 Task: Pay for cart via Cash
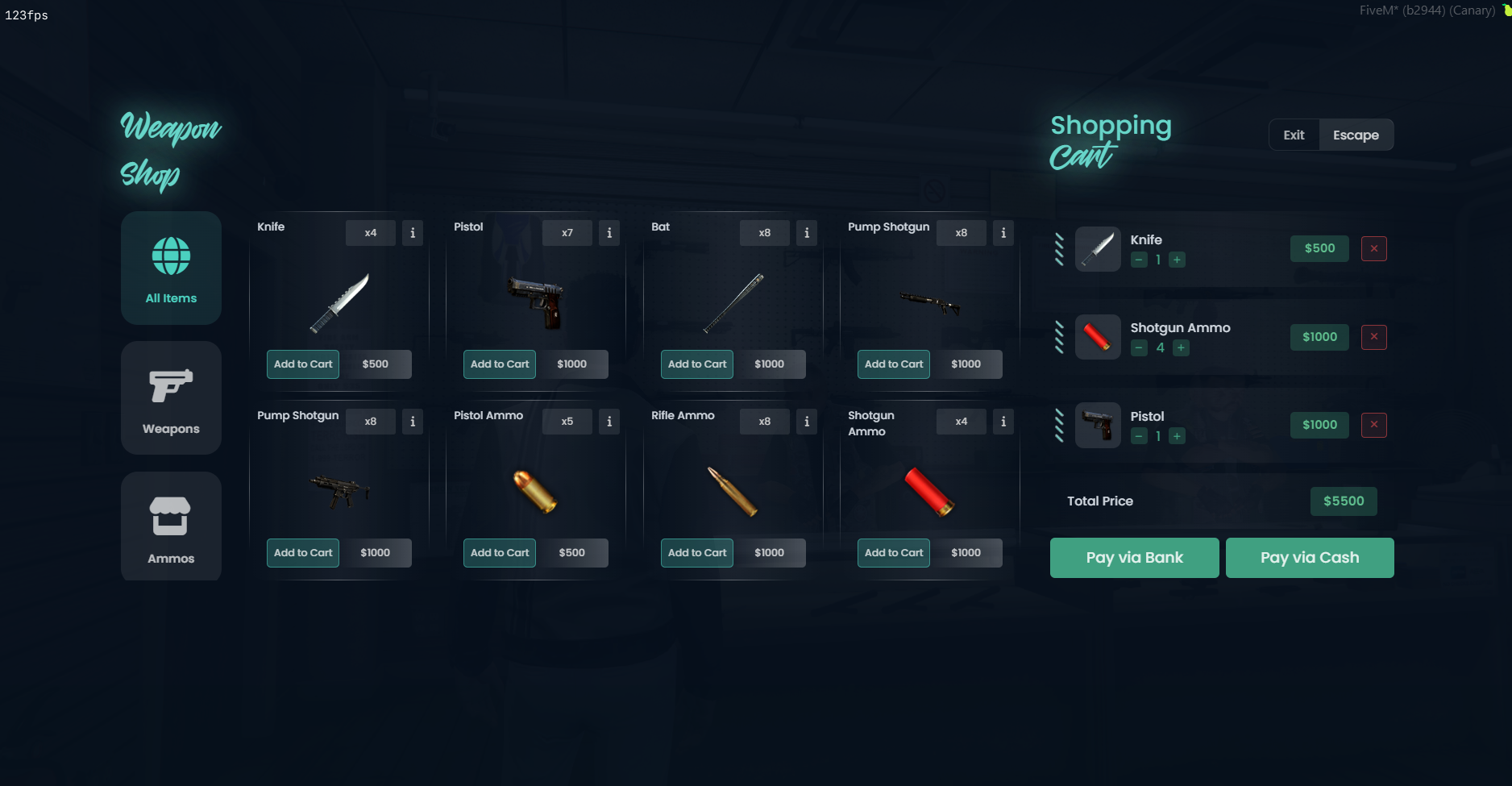coord(1309,557)
